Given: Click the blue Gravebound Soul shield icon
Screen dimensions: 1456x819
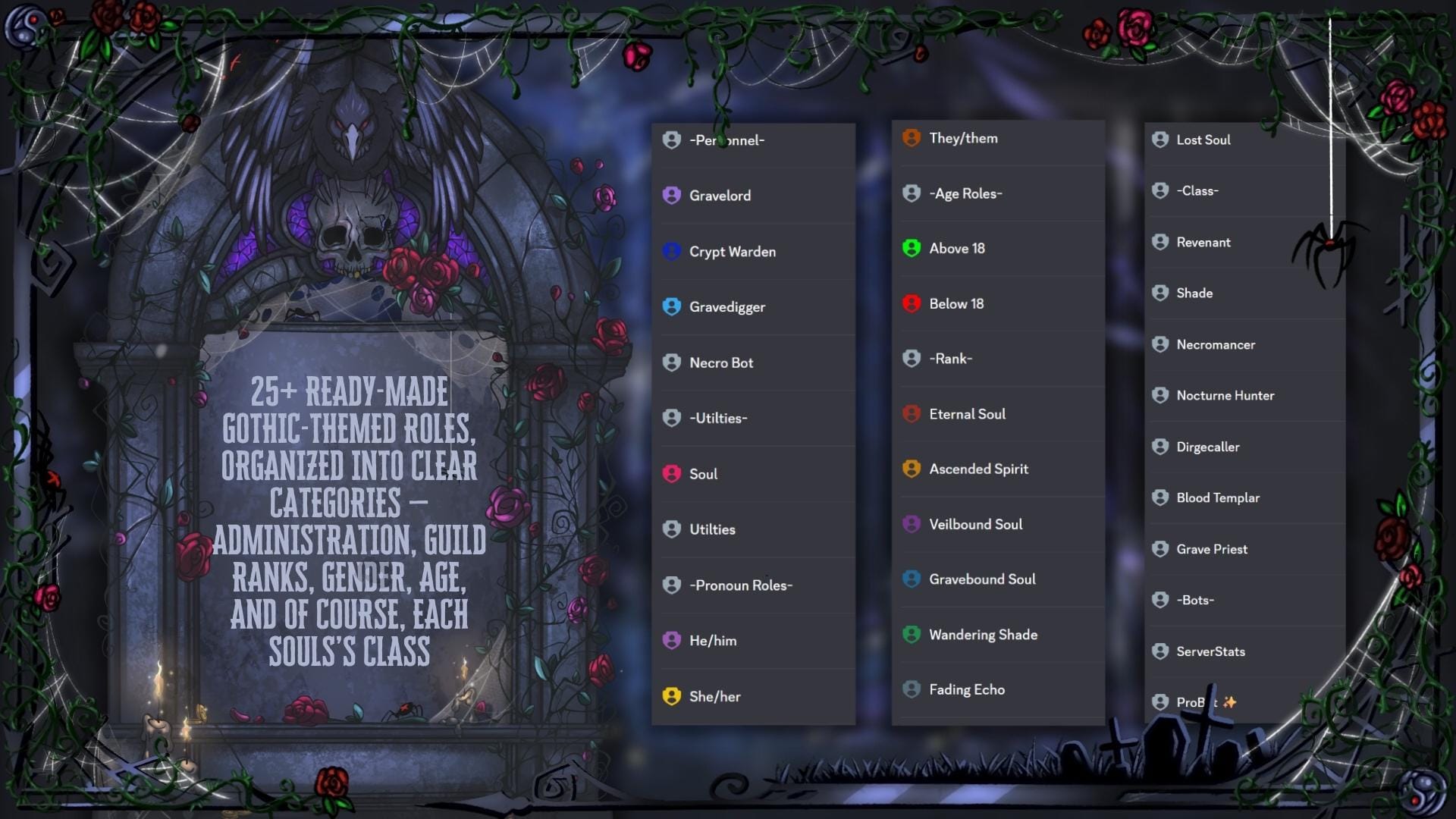Looking at the screenshot, I should (x=911, y=579).
